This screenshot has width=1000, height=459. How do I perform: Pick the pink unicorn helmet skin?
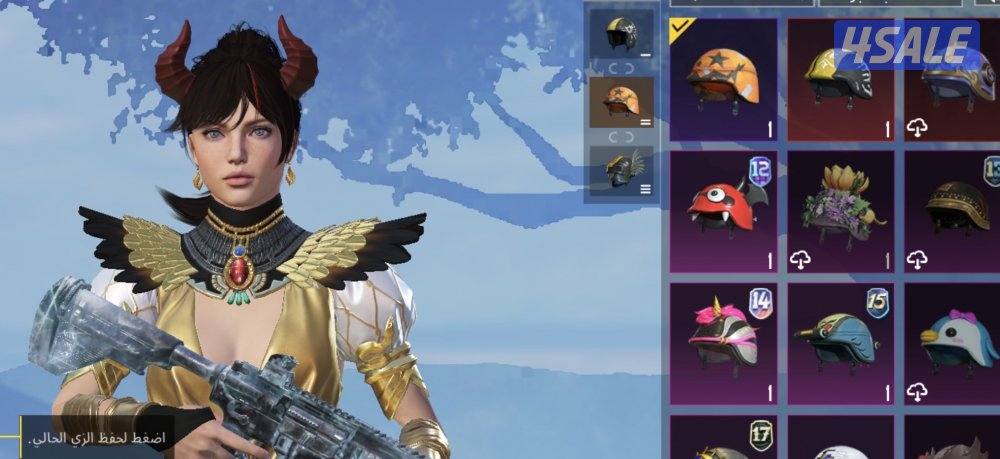tap(723, 340)
